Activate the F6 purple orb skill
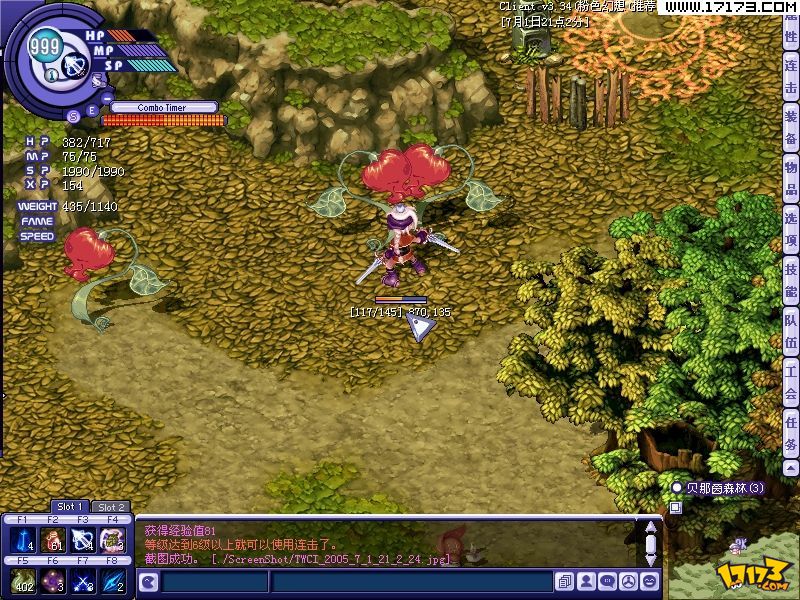The width and height of the screenshot is (800, 600). (x=53, y=582)
